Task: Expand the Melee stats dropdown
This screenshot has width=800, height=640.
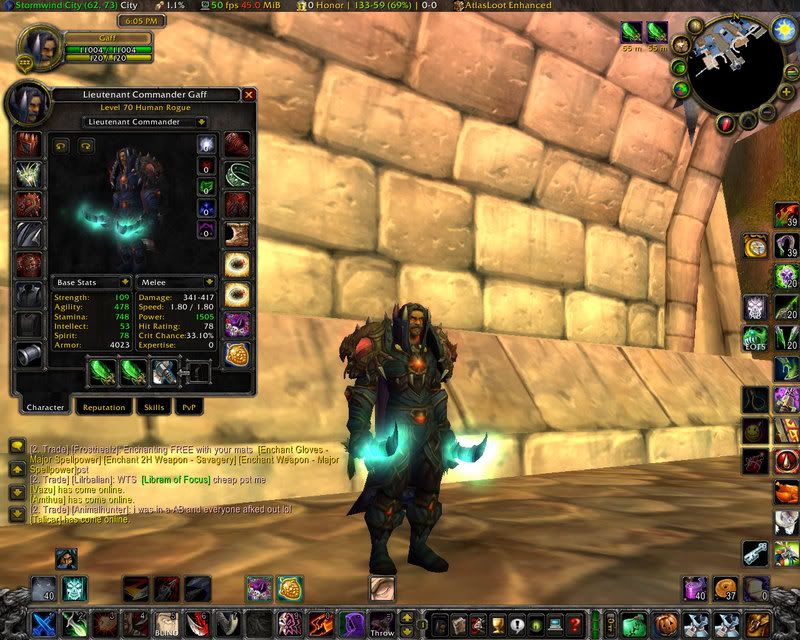Action: (x=176, y=283)
